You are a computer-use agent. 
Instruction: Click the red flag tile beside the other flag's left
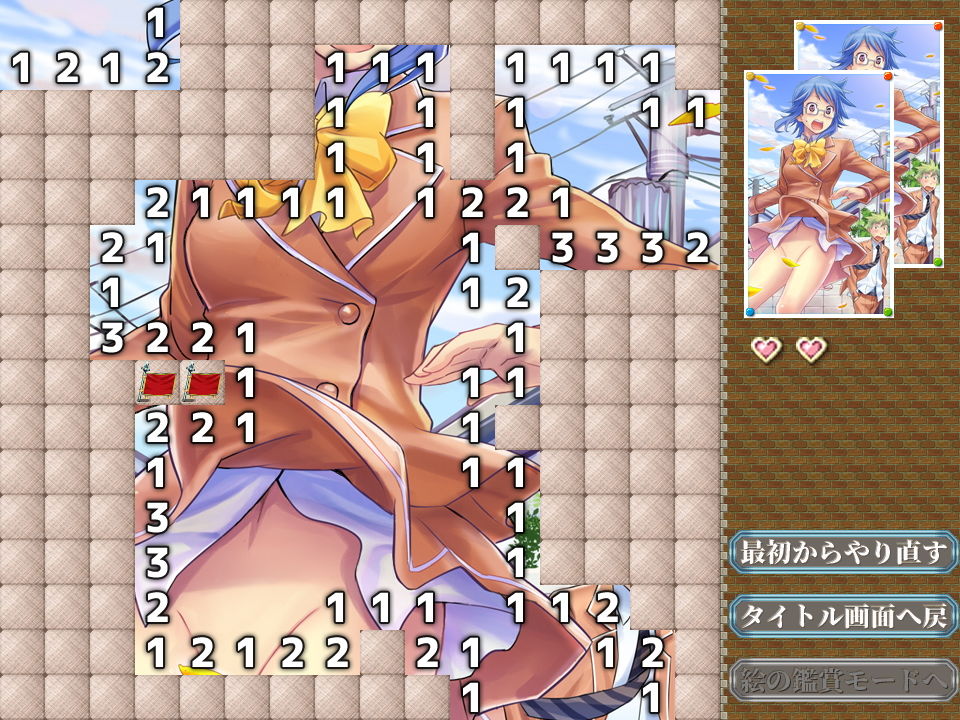tap(157, 383)
